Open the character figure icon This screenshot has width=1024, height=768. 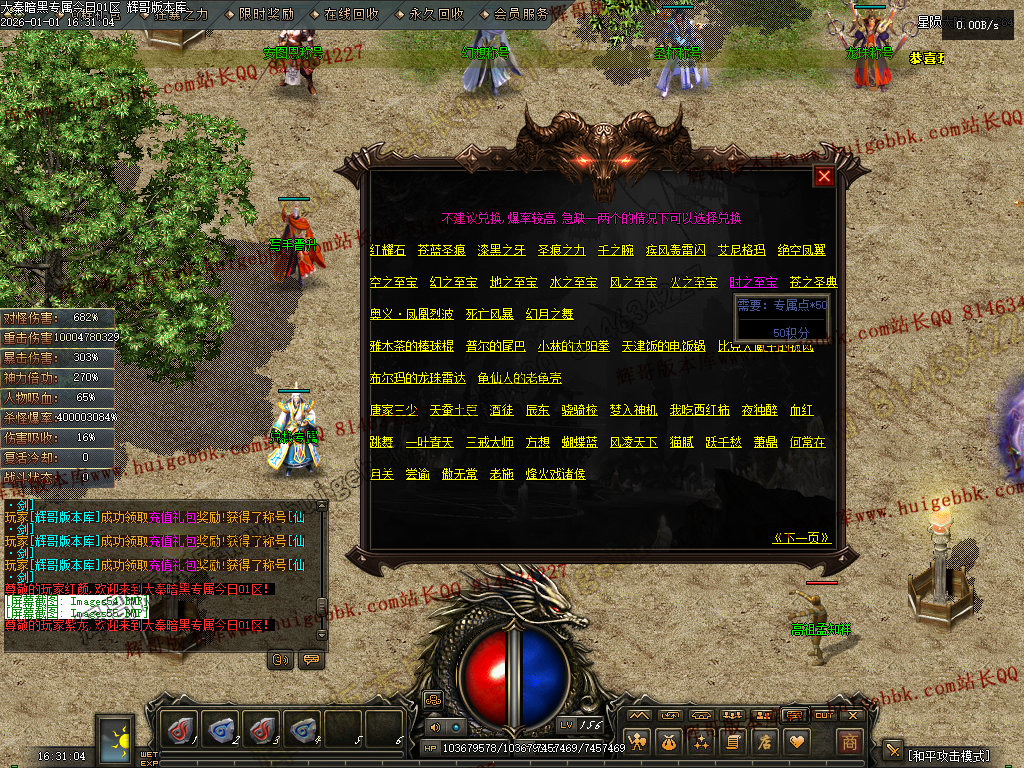636,742
